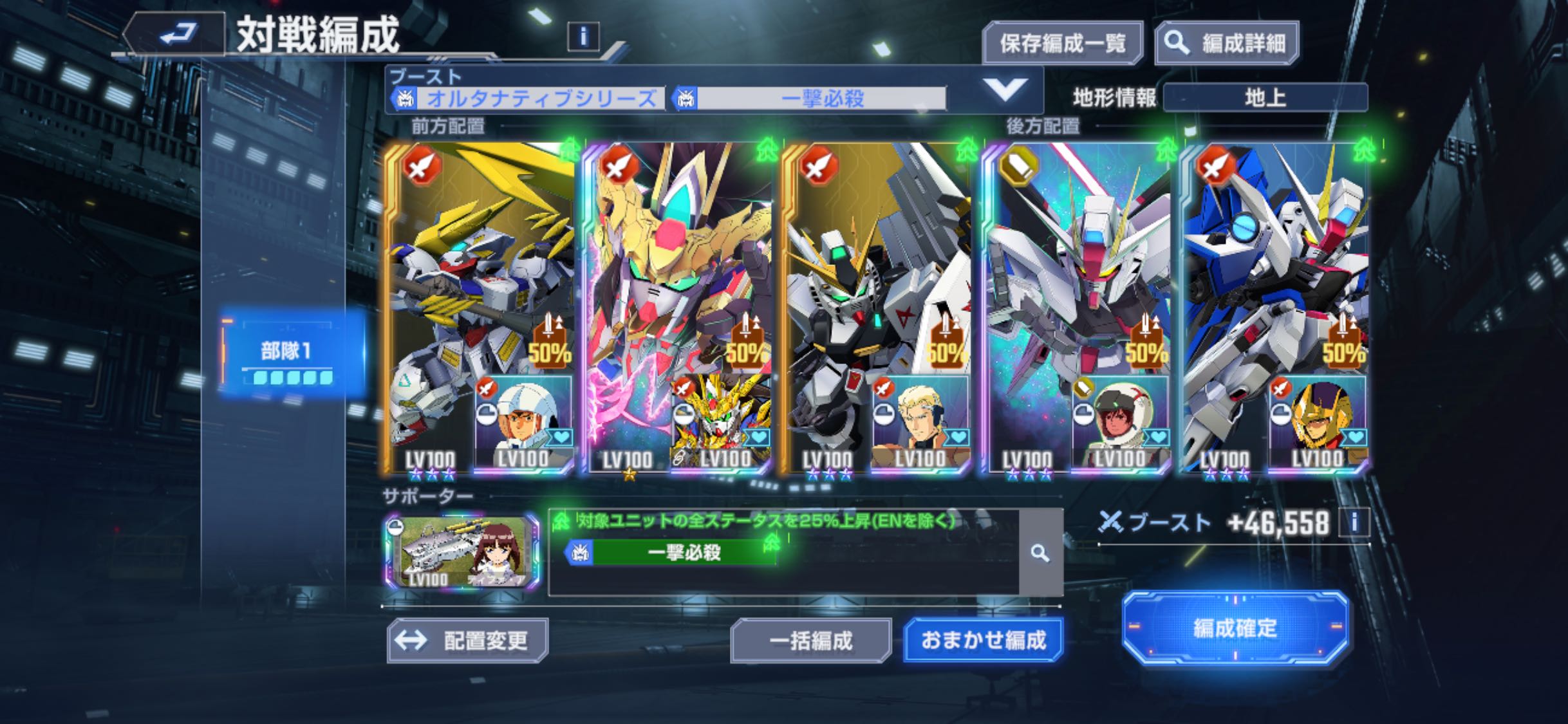This screenshot has width=1568, height=724.
Task: Open the 保存編成一覧 saved formations list
Action: pos(1062,43)
